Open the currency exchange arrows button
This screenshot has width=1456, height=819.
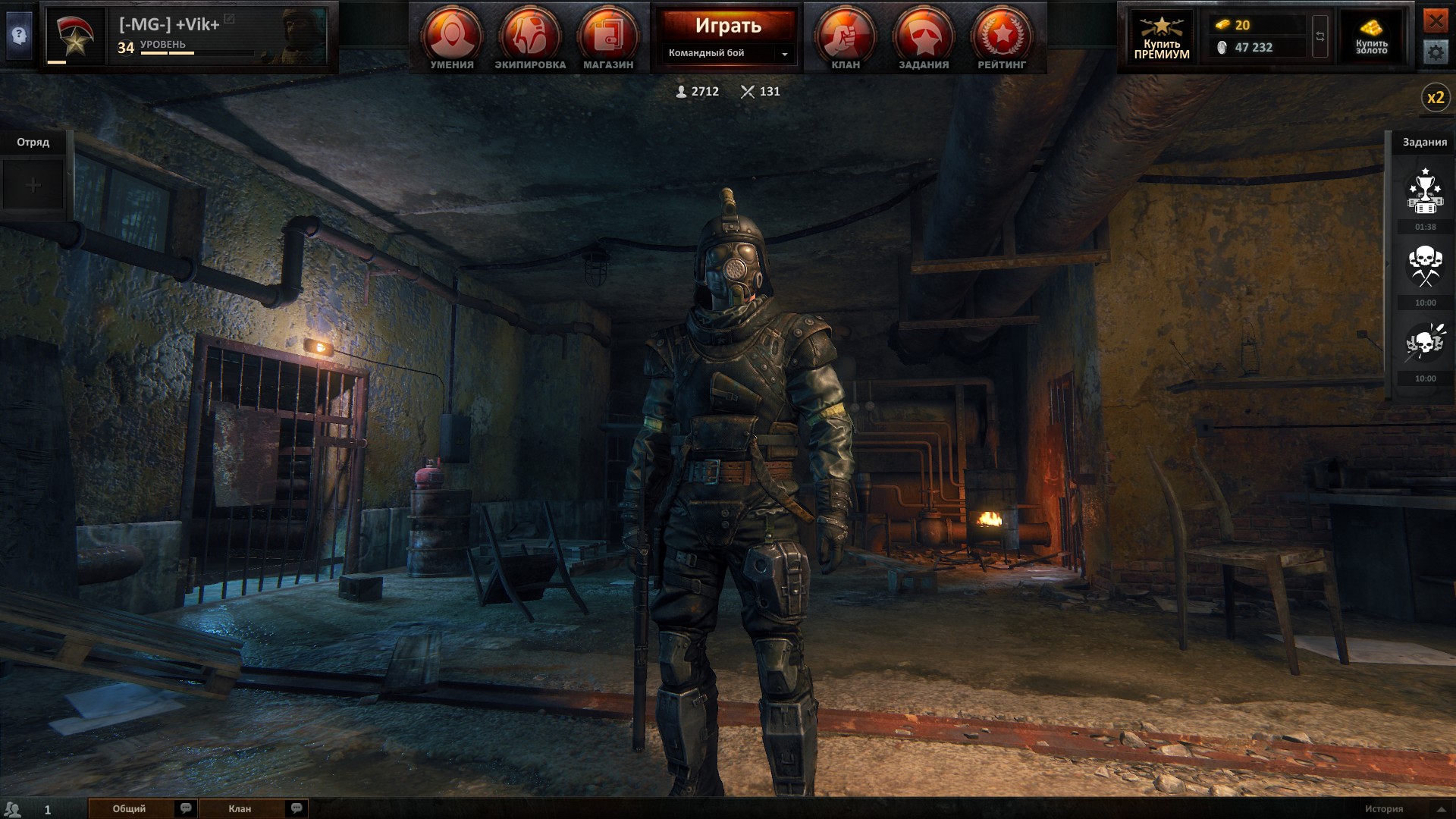pos(1320,36)
